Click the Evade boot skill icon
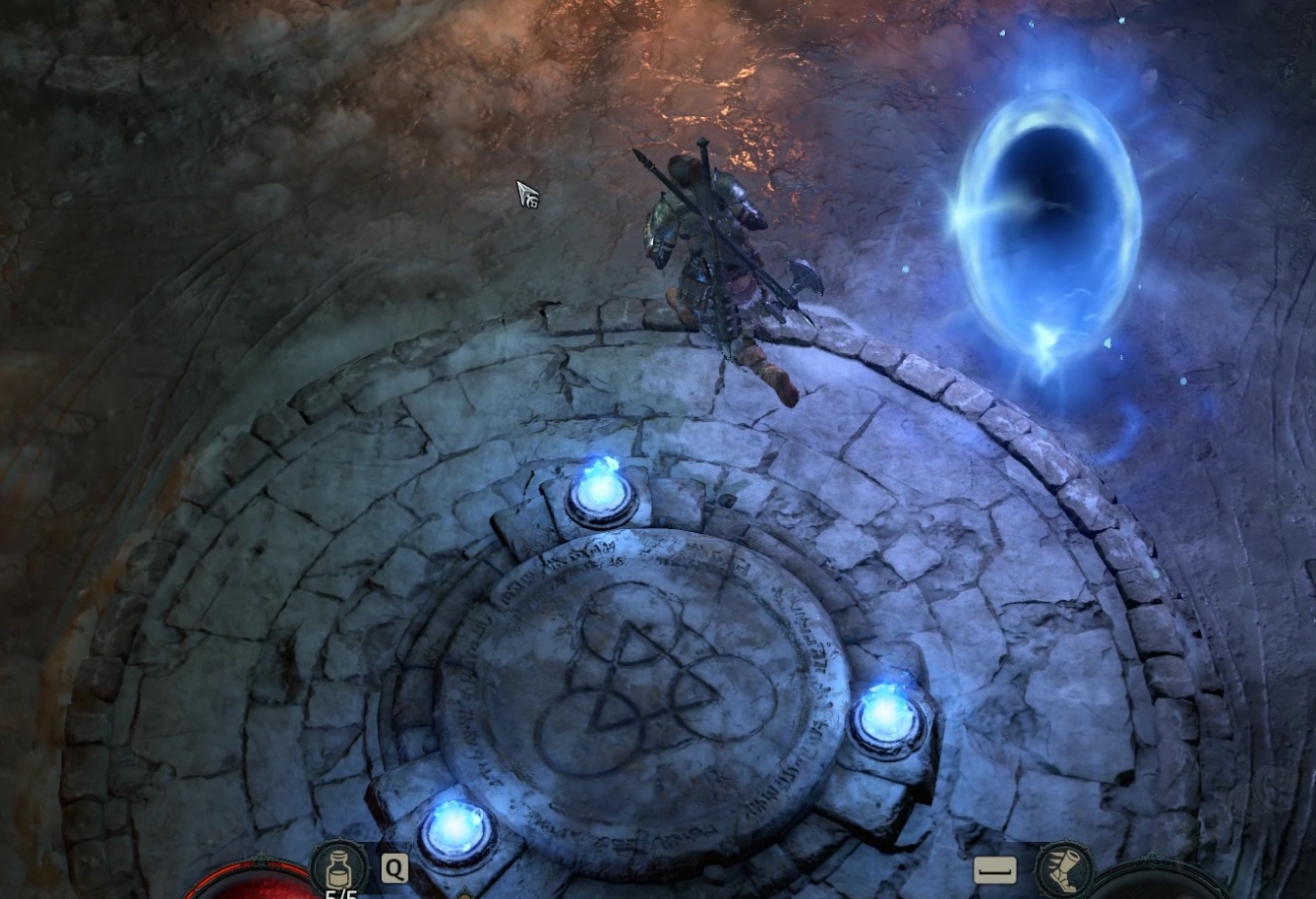Viewport: 1316px width, 899px height. (1065, 869)
